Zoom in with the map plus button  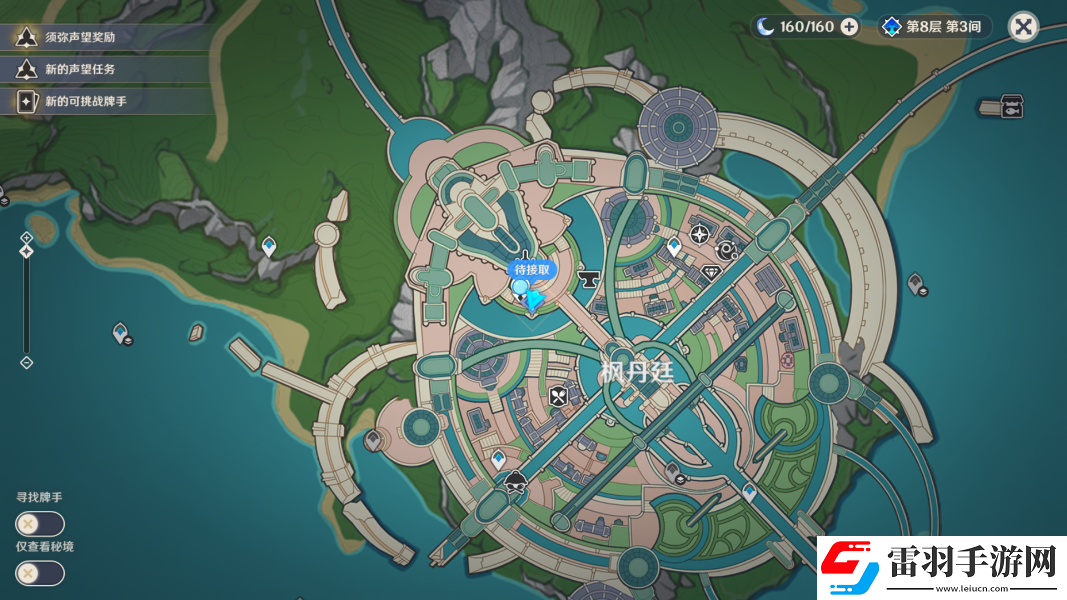[27, 237]
